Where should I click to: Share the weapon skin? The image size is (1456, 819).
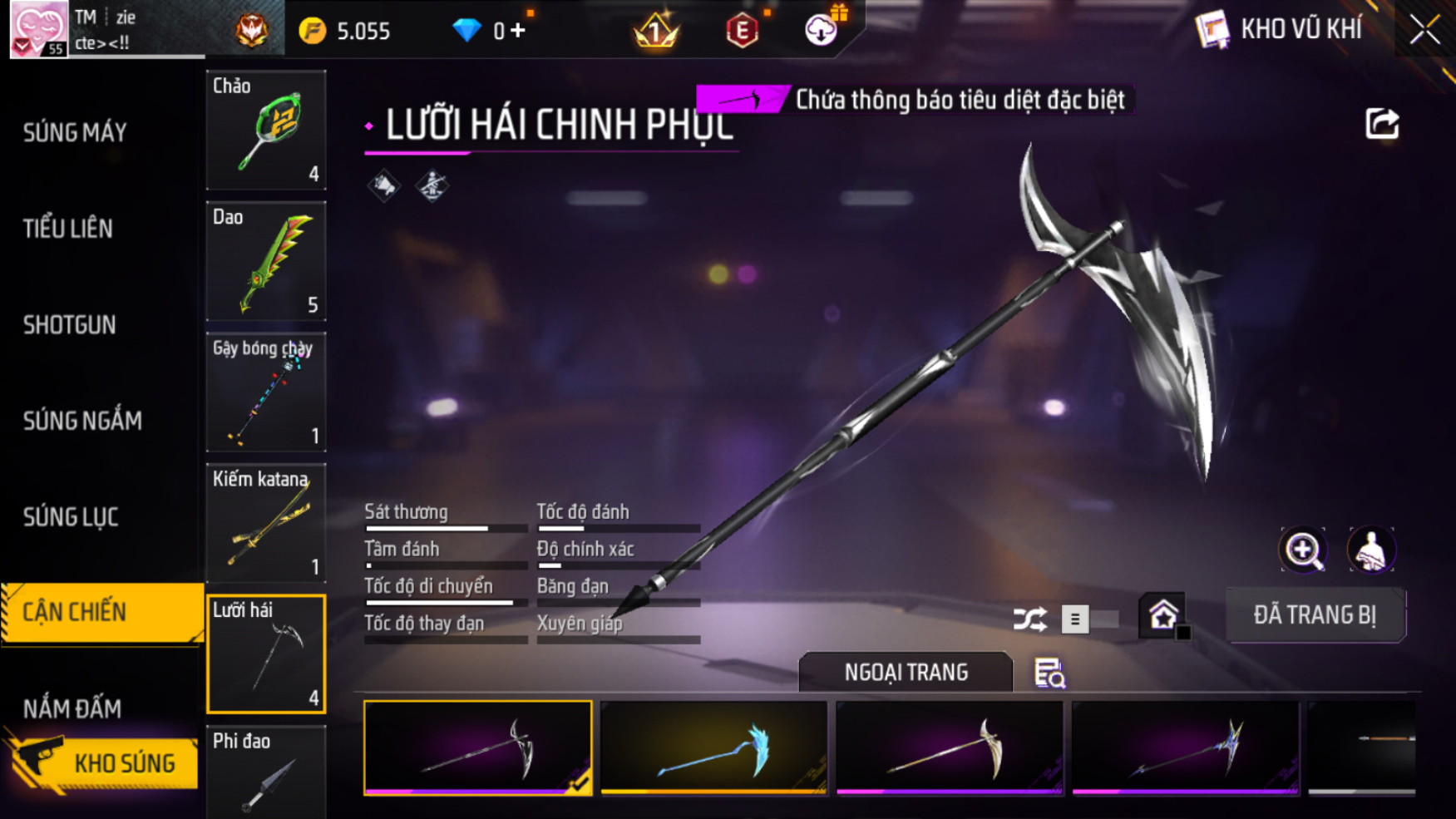point(1382,124)
